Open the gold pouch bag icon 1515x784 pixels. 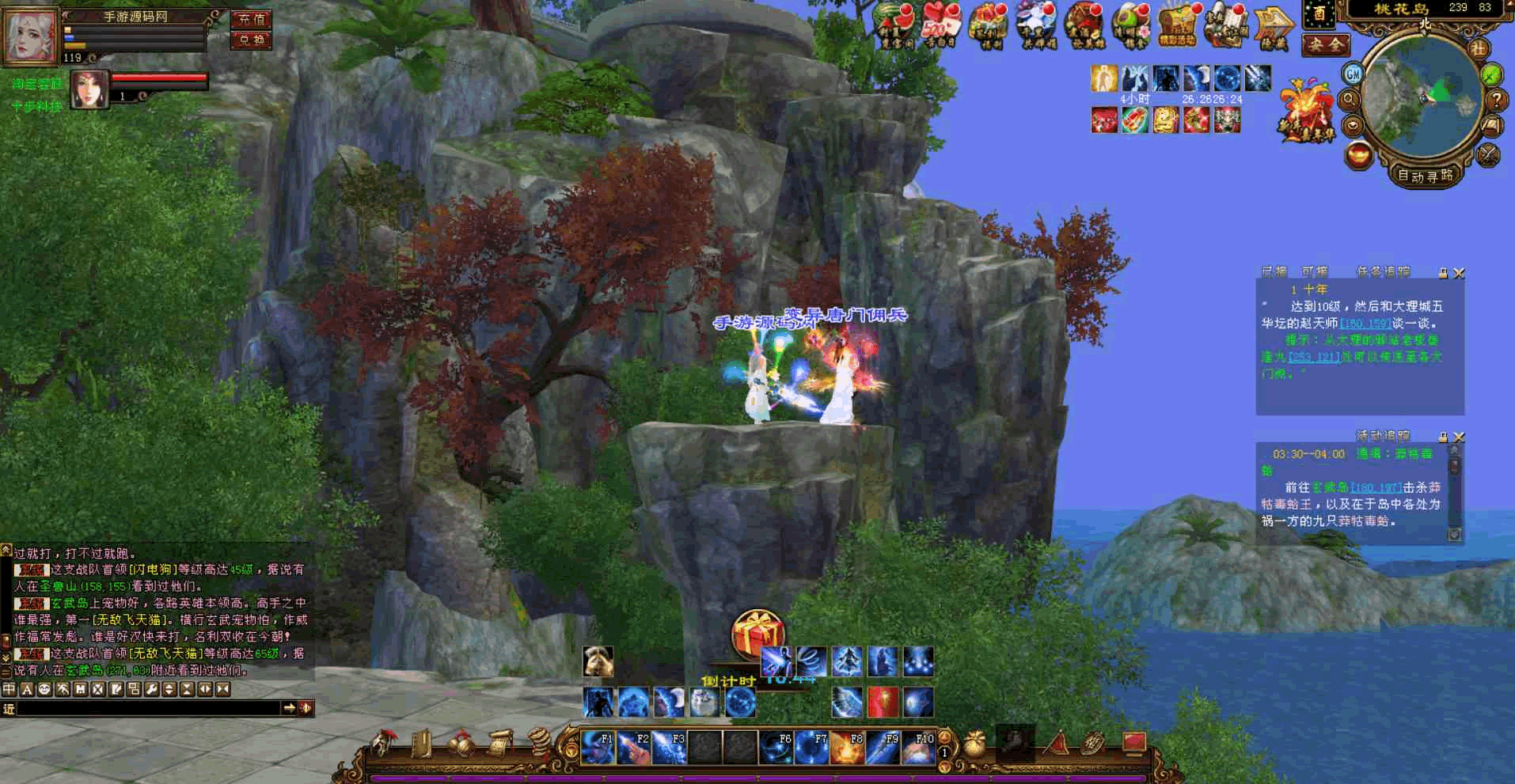tap(975, 744)
